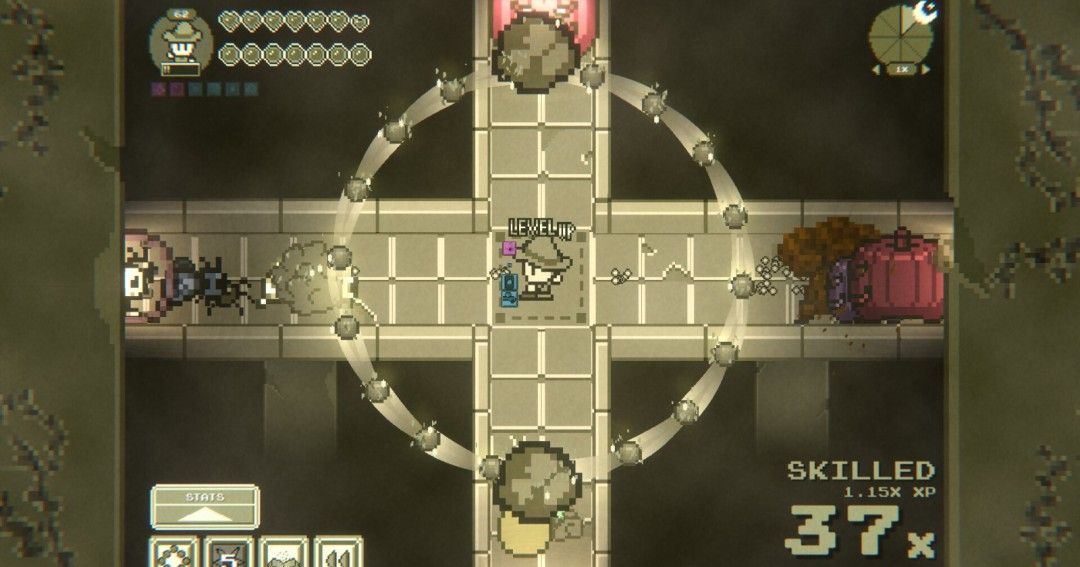Open the wrench settings icon
1080x567 pixels.
[x=926, y=12]
